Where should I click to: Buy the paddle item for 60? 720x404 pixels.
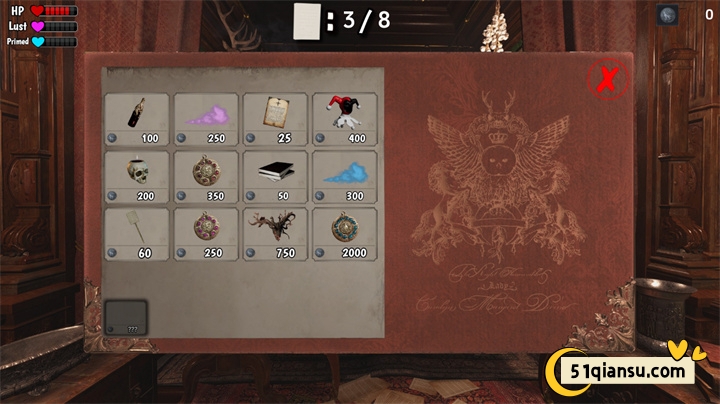137,233
